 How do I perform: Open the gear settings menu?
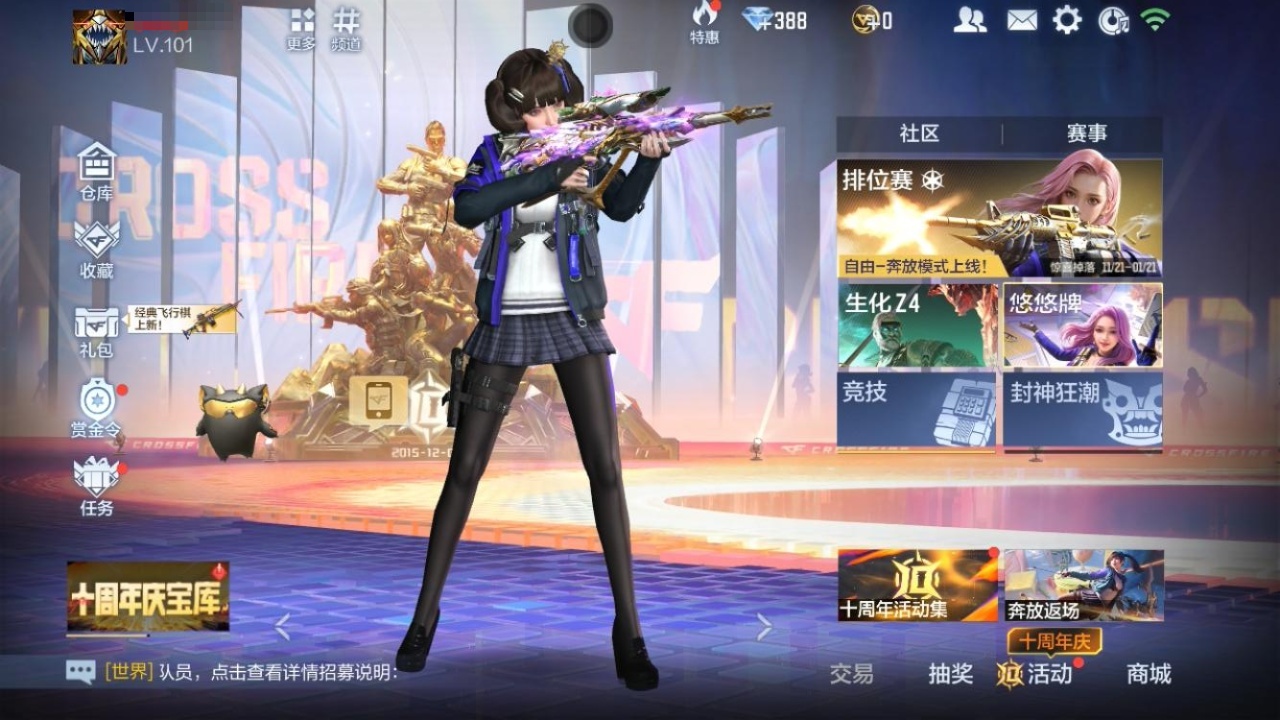[x=1067, y=20]
